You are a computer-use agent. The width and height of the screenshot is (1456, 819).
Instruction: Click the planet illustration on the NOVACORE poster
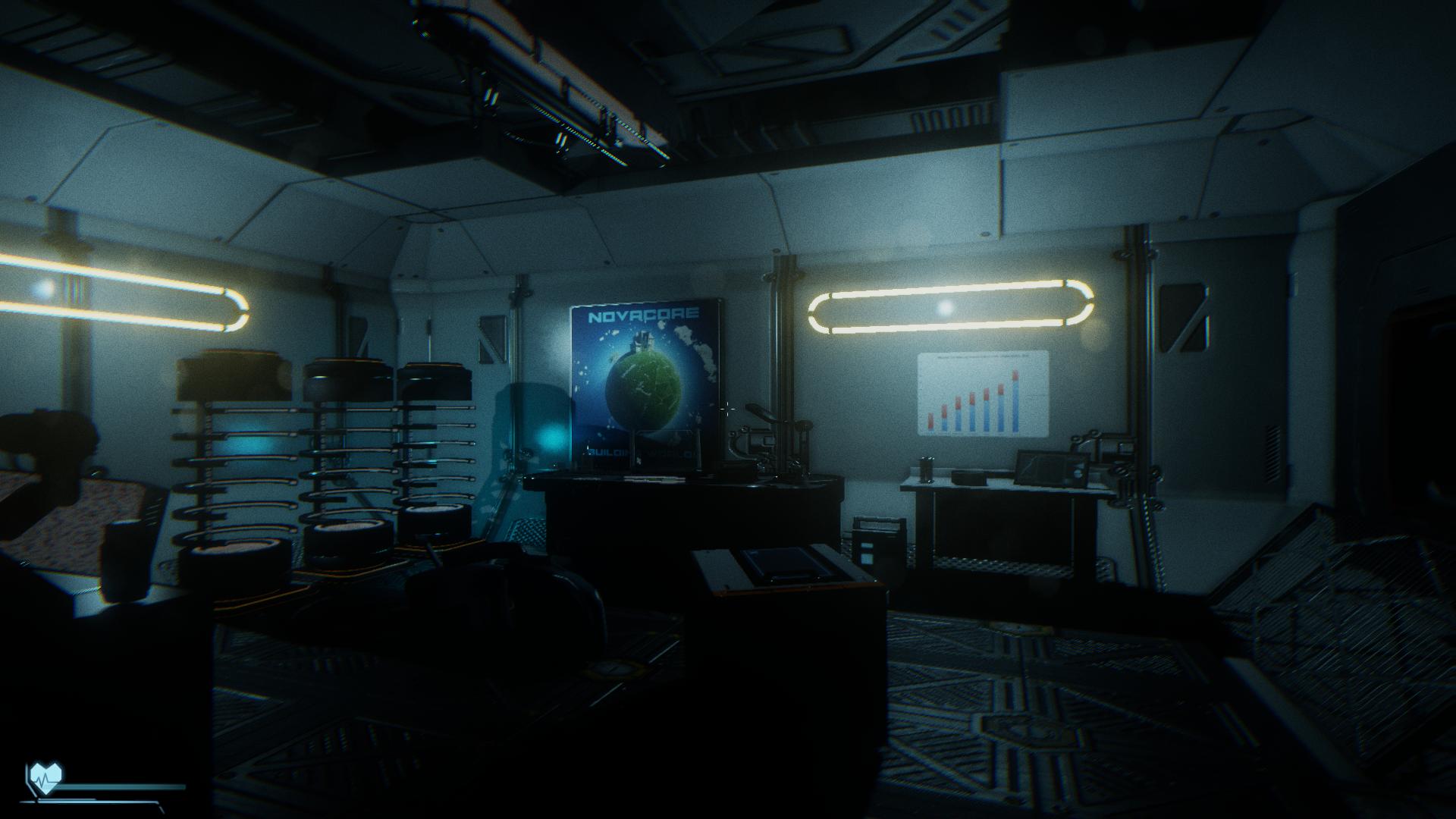point(645,389)
